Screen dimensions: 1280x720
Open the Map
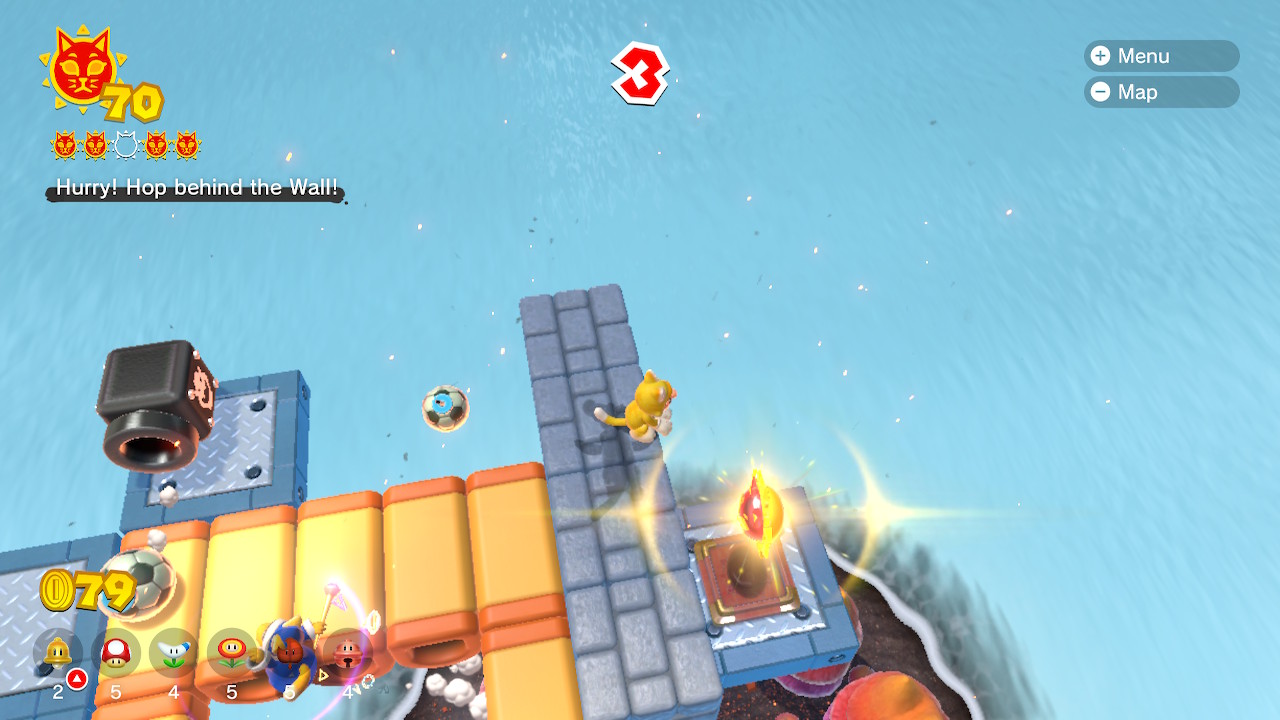(x=1160, y=92)
